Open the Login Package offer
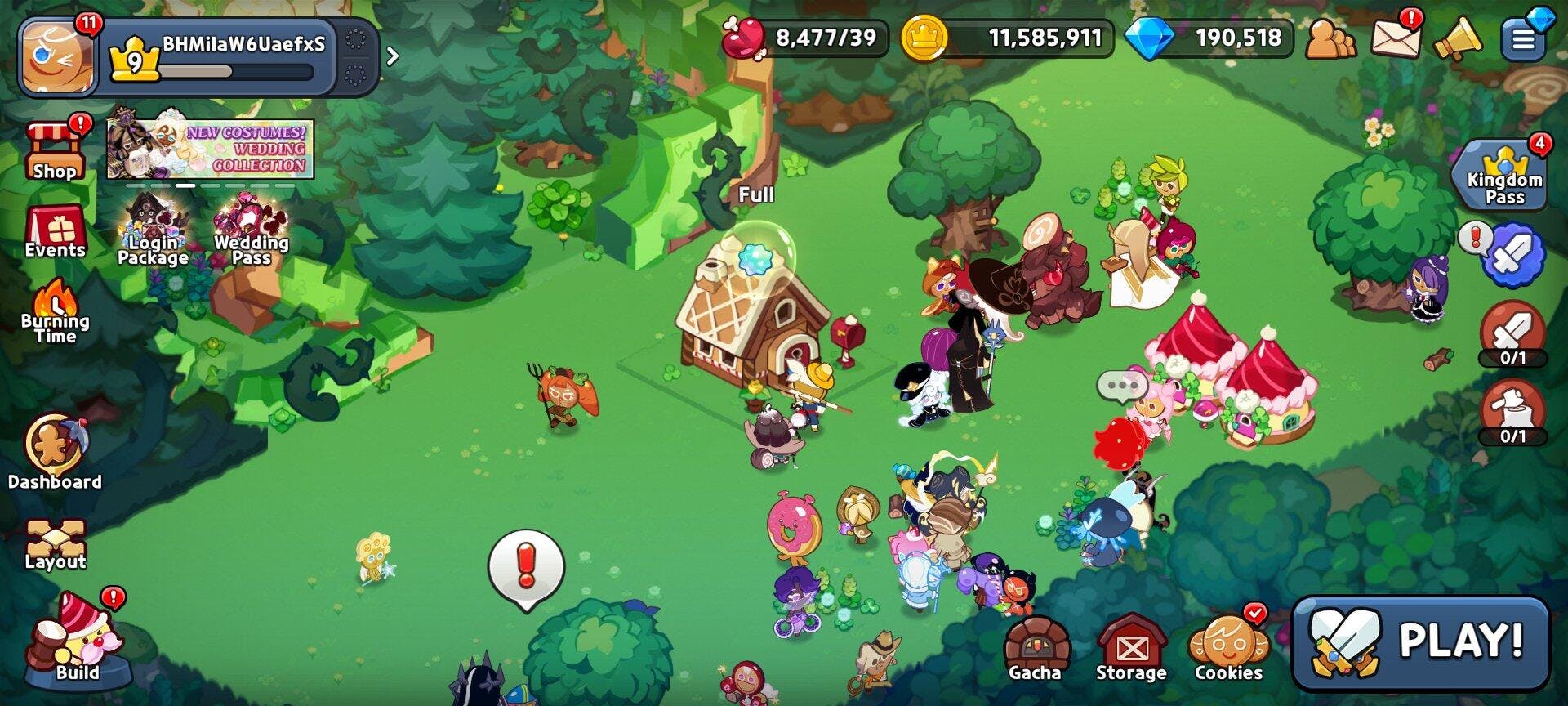Image resolution: width=1568 pixels, height=706 pixels. coord(154,233)
